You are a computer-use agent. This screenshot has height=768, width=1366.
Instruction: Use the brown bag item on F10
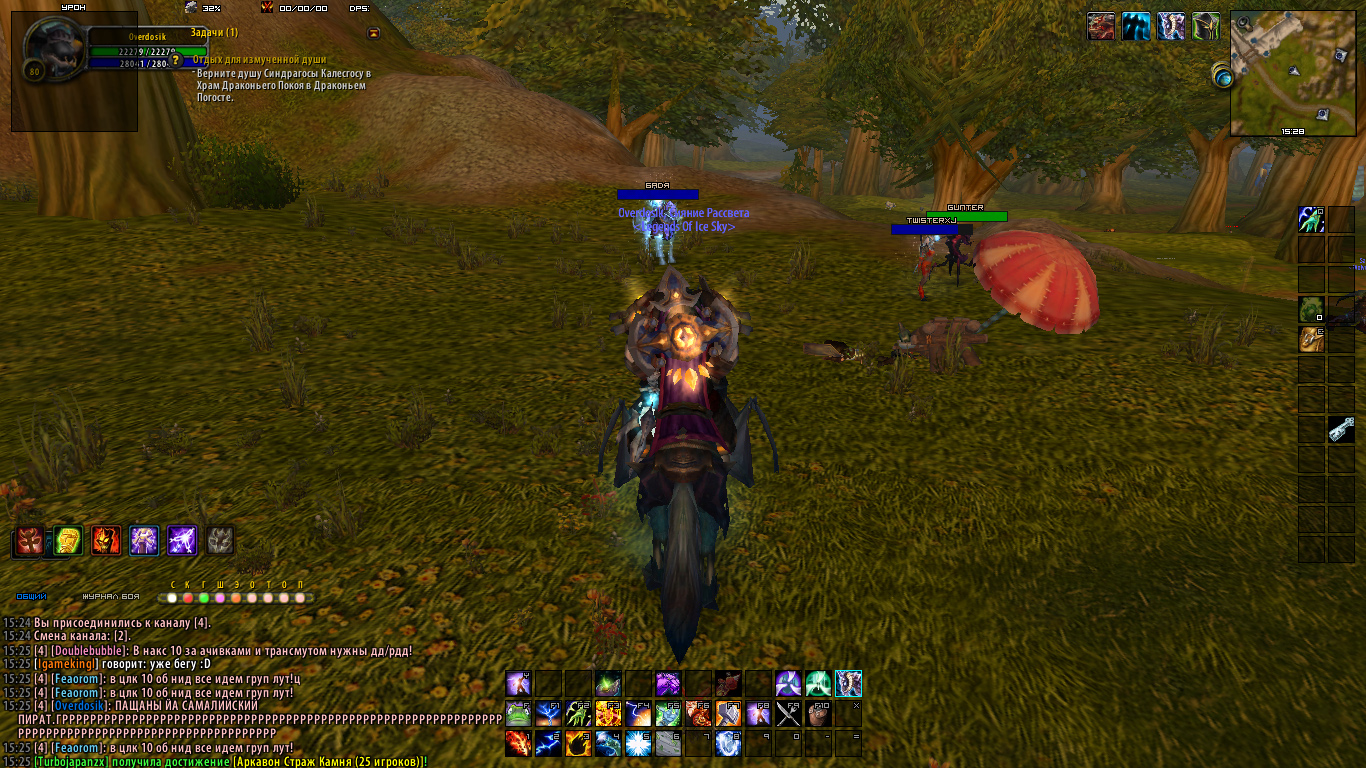(818, 713)
